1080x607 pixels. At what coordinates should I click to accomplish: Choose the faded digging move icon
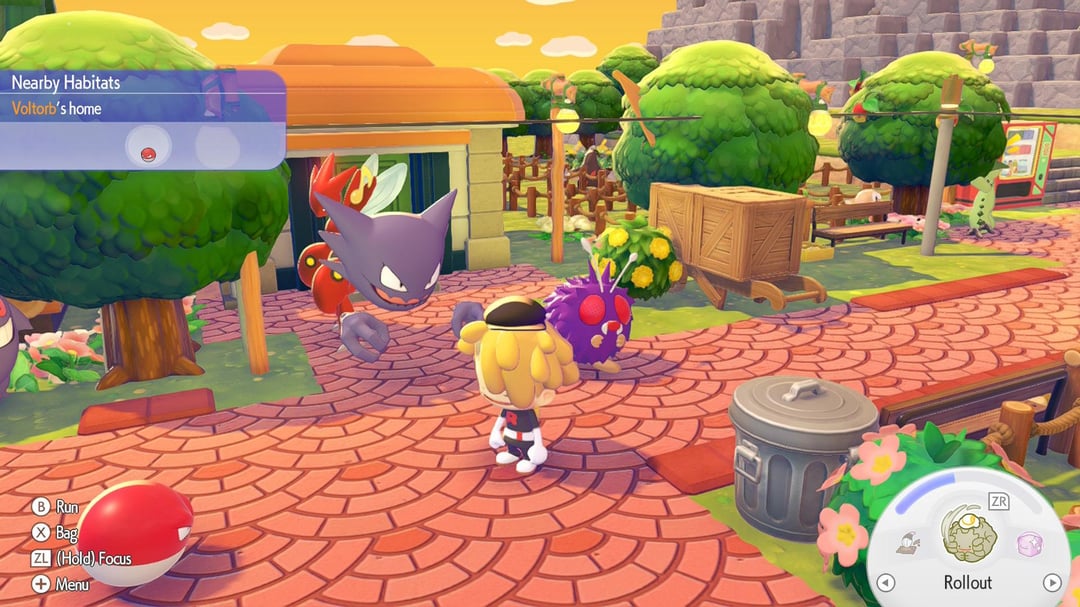coord(909,543)
